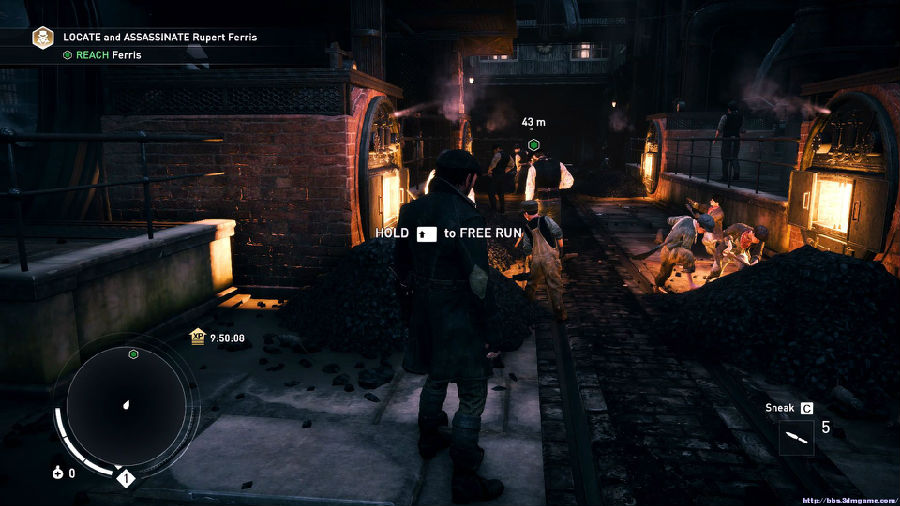Click the assassin mission emblem icon
900x506 pixels.
[44, 38]
